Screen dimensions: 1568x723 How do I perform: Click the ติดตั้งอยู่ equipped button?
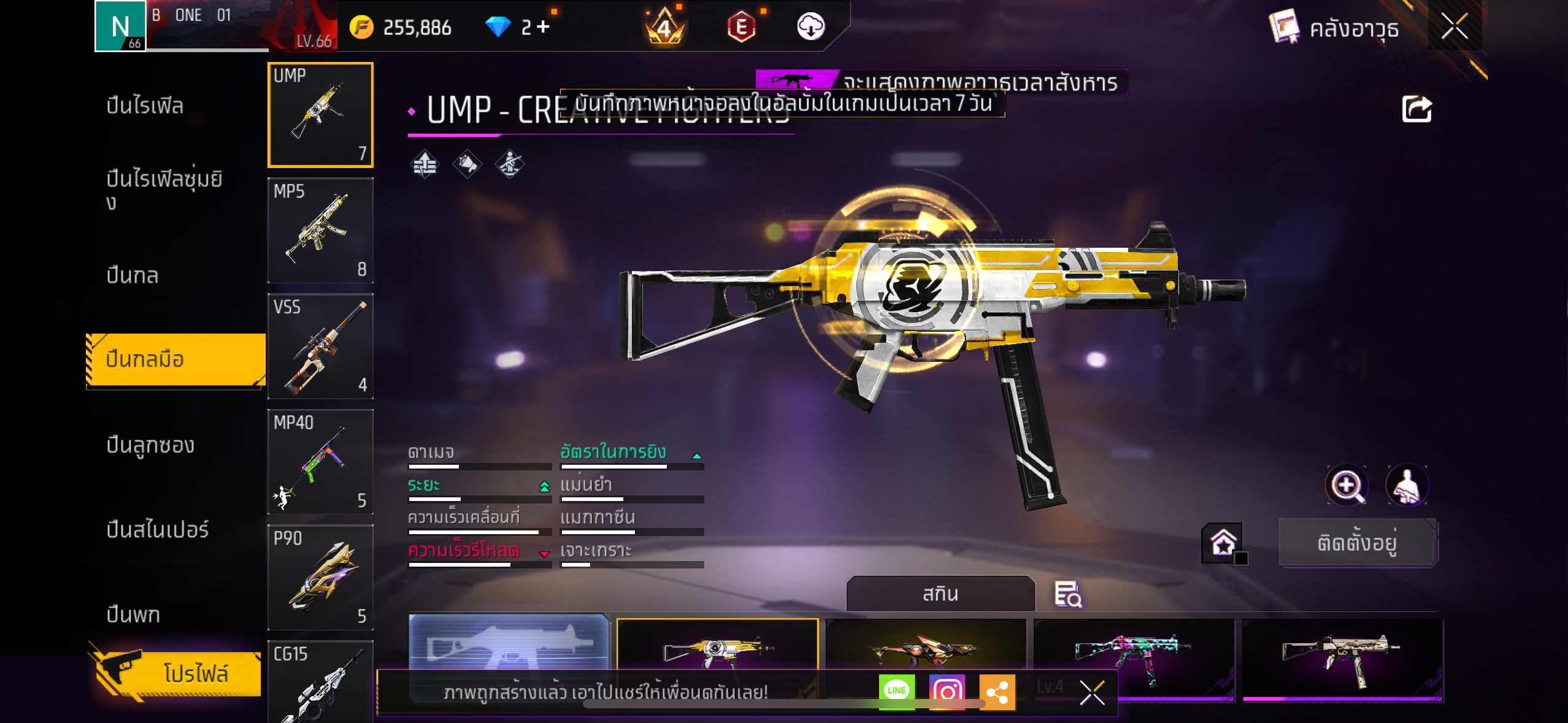(1358, 543)
